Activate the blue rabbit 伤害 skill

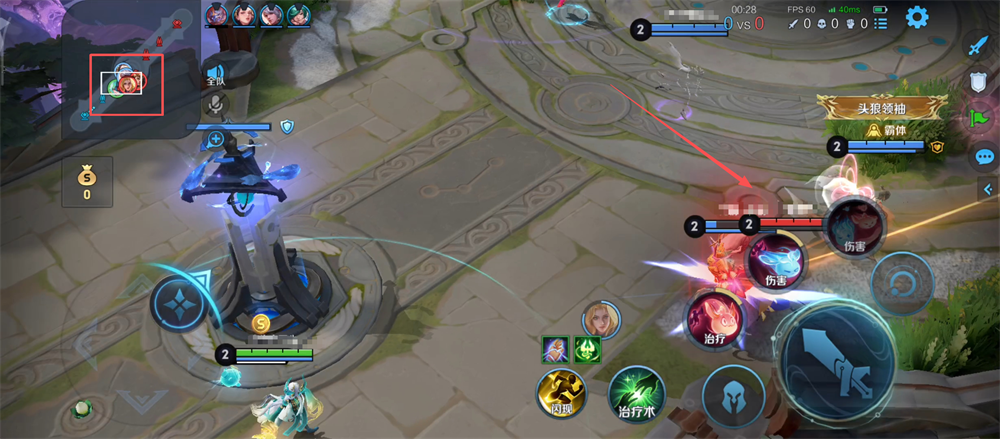[776, 262]
